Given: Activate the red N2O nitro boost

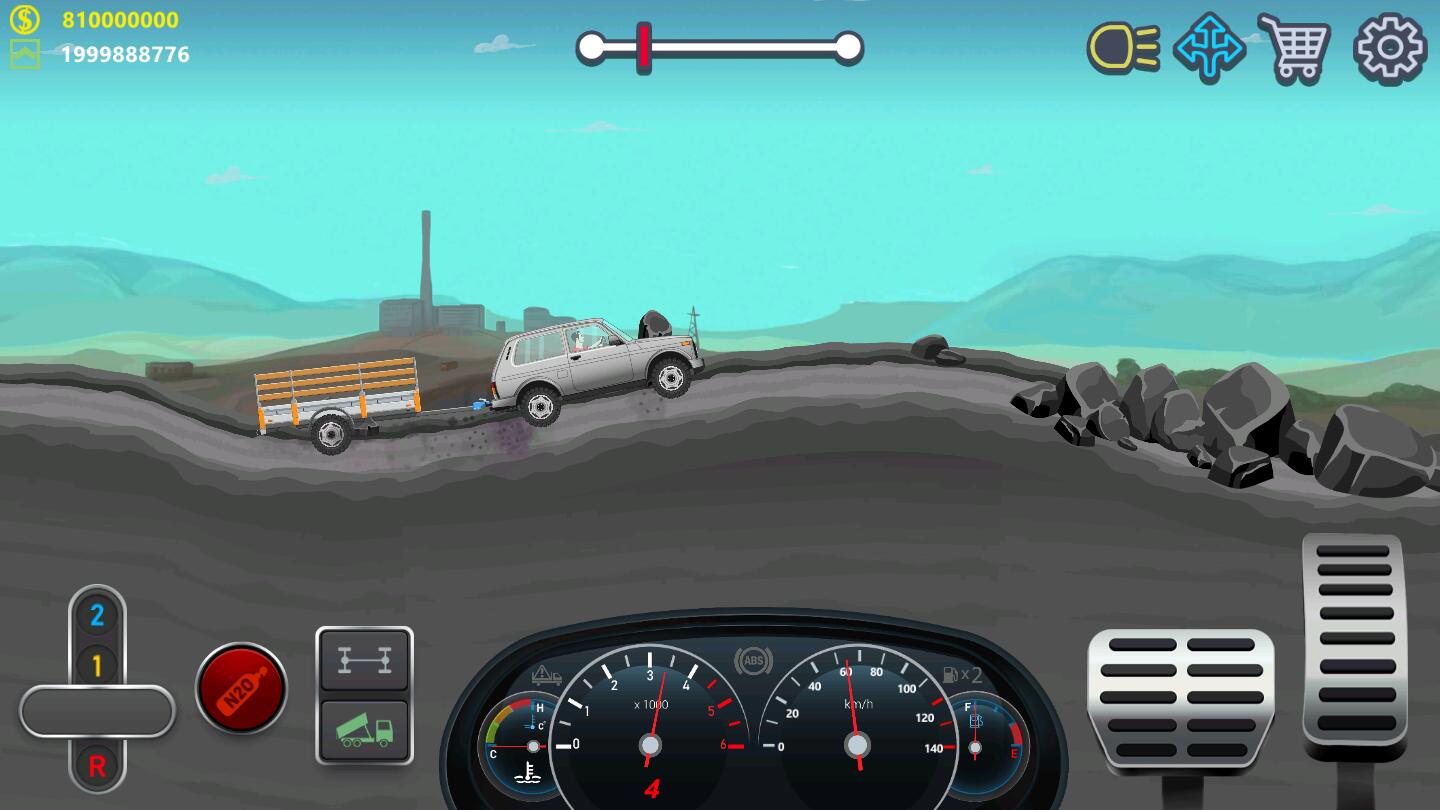Looking at the screenshot, I should (241, 688).
